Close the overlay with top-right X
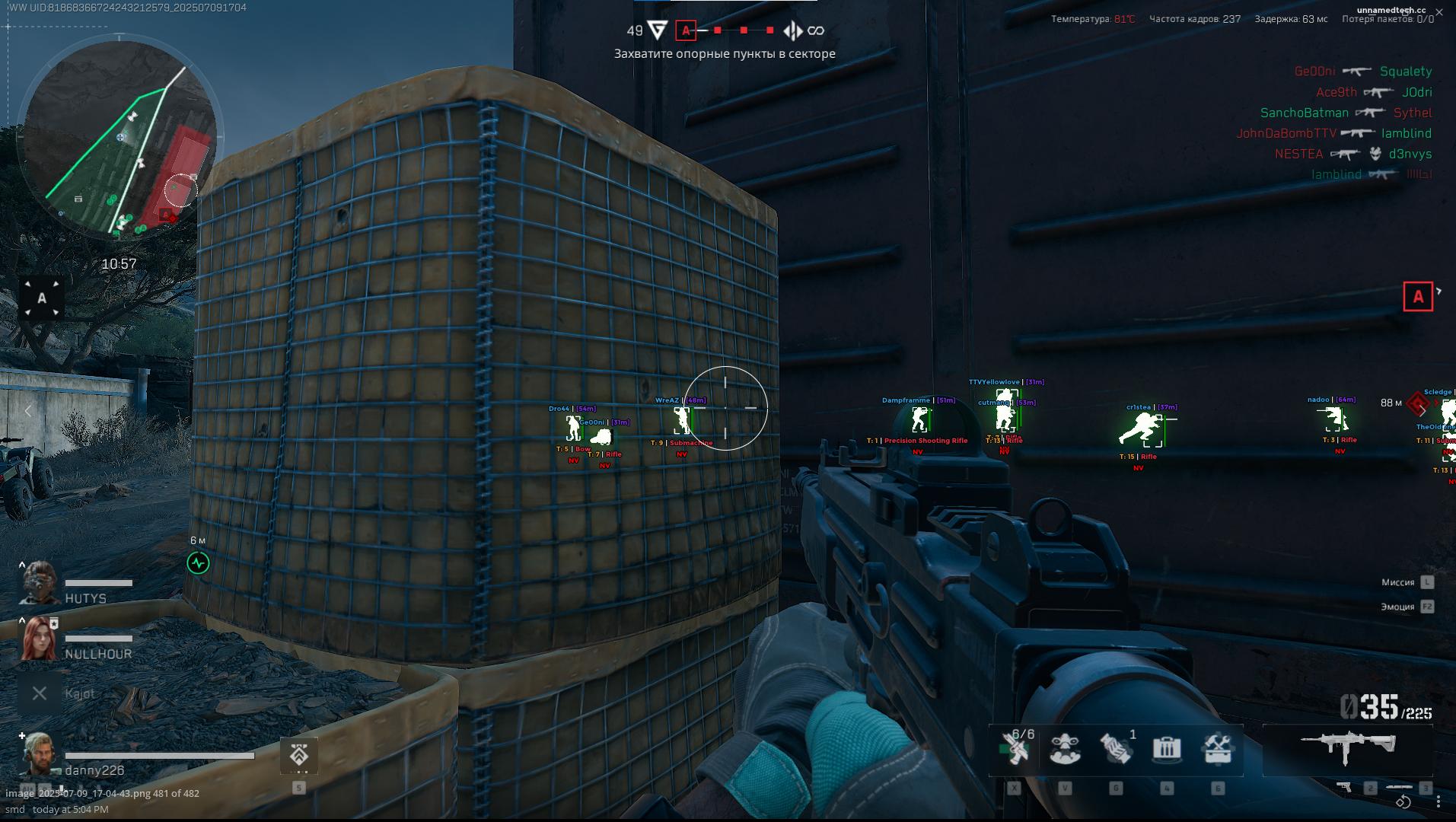 [1439, 11]
